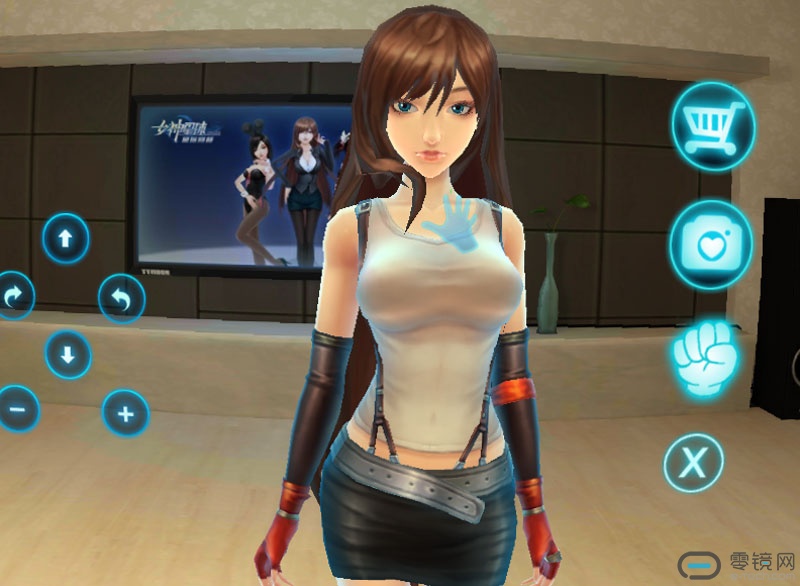Zoom out with the minus button
The height and width of the screenshot is (586, 800).
point(16,409)
